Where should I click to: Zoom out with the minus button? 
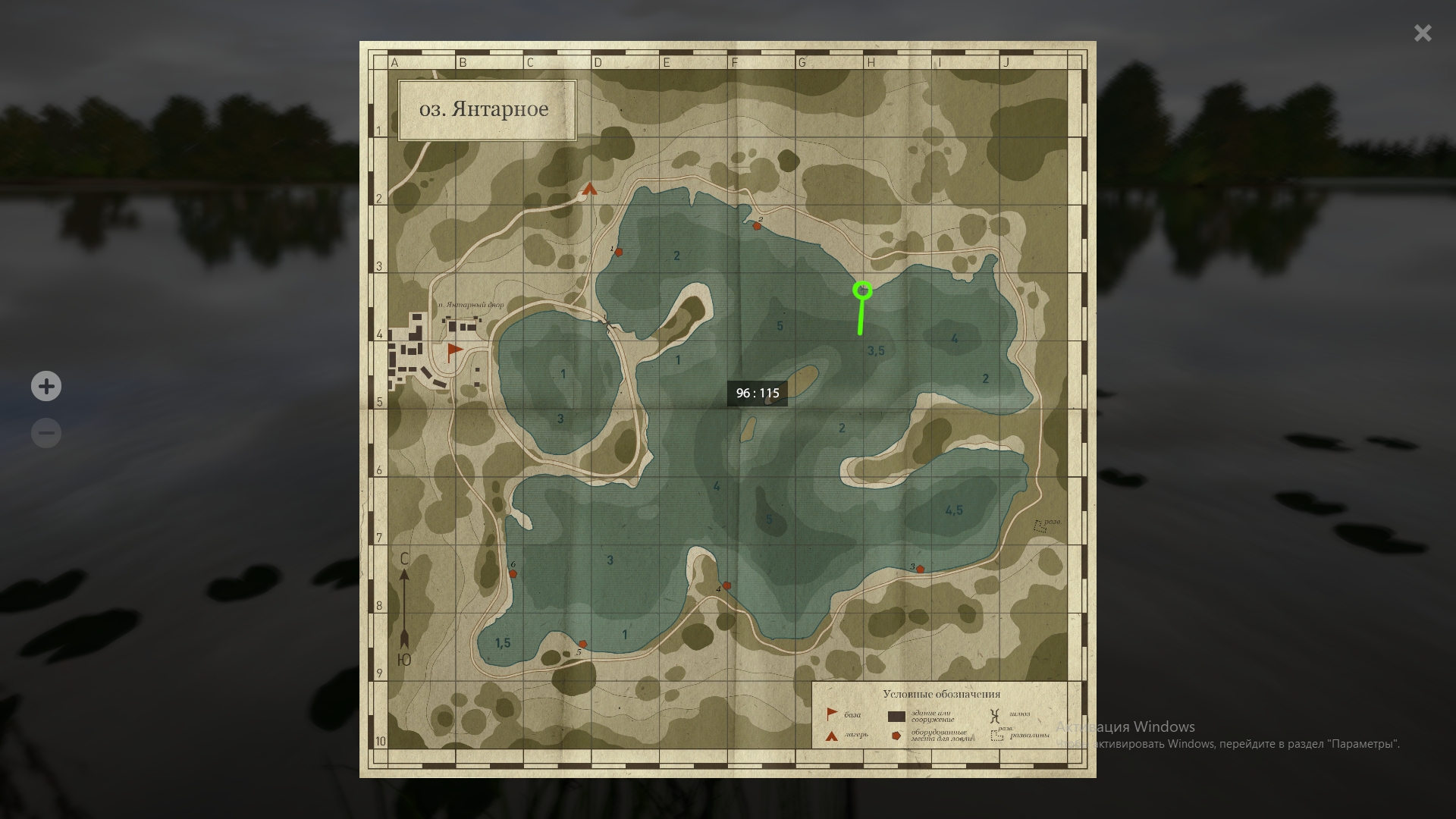[45, 432]
